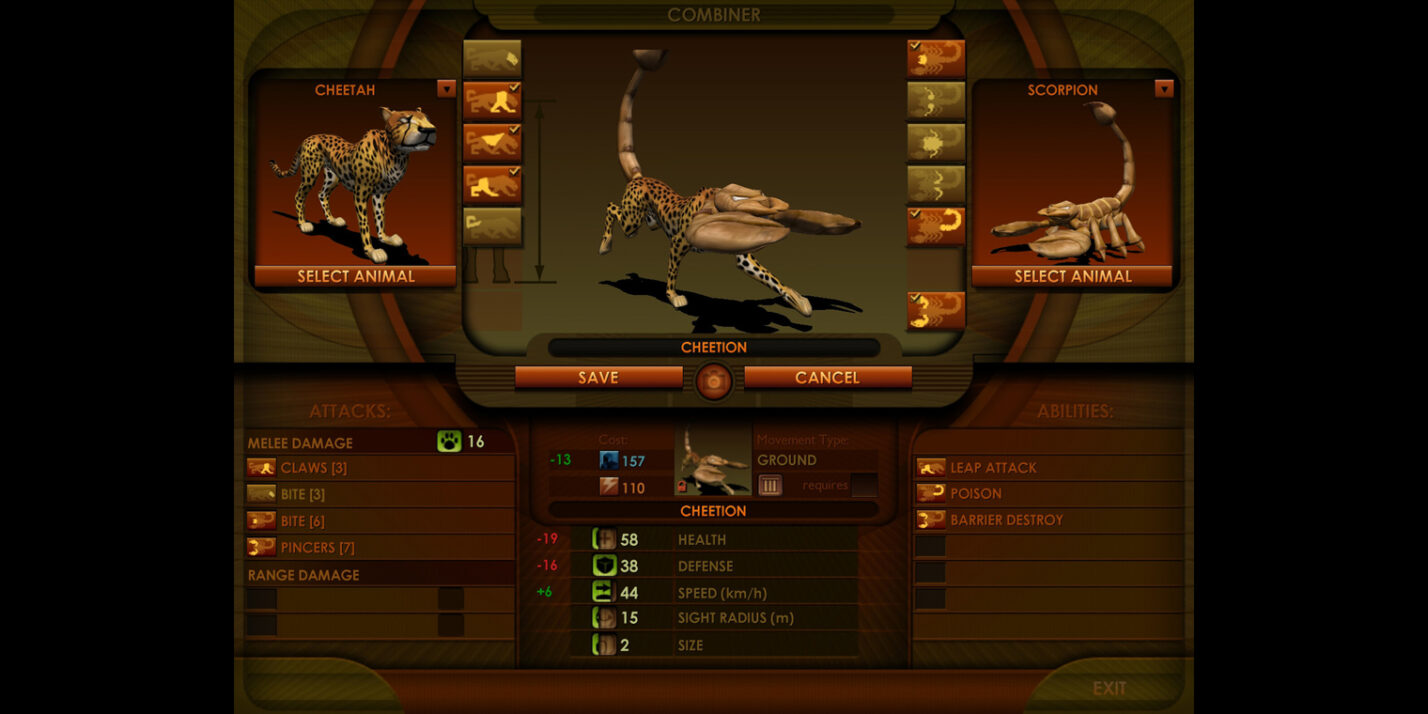
Task: Cancel the creature combination
Action: click(x=827, y=377)
